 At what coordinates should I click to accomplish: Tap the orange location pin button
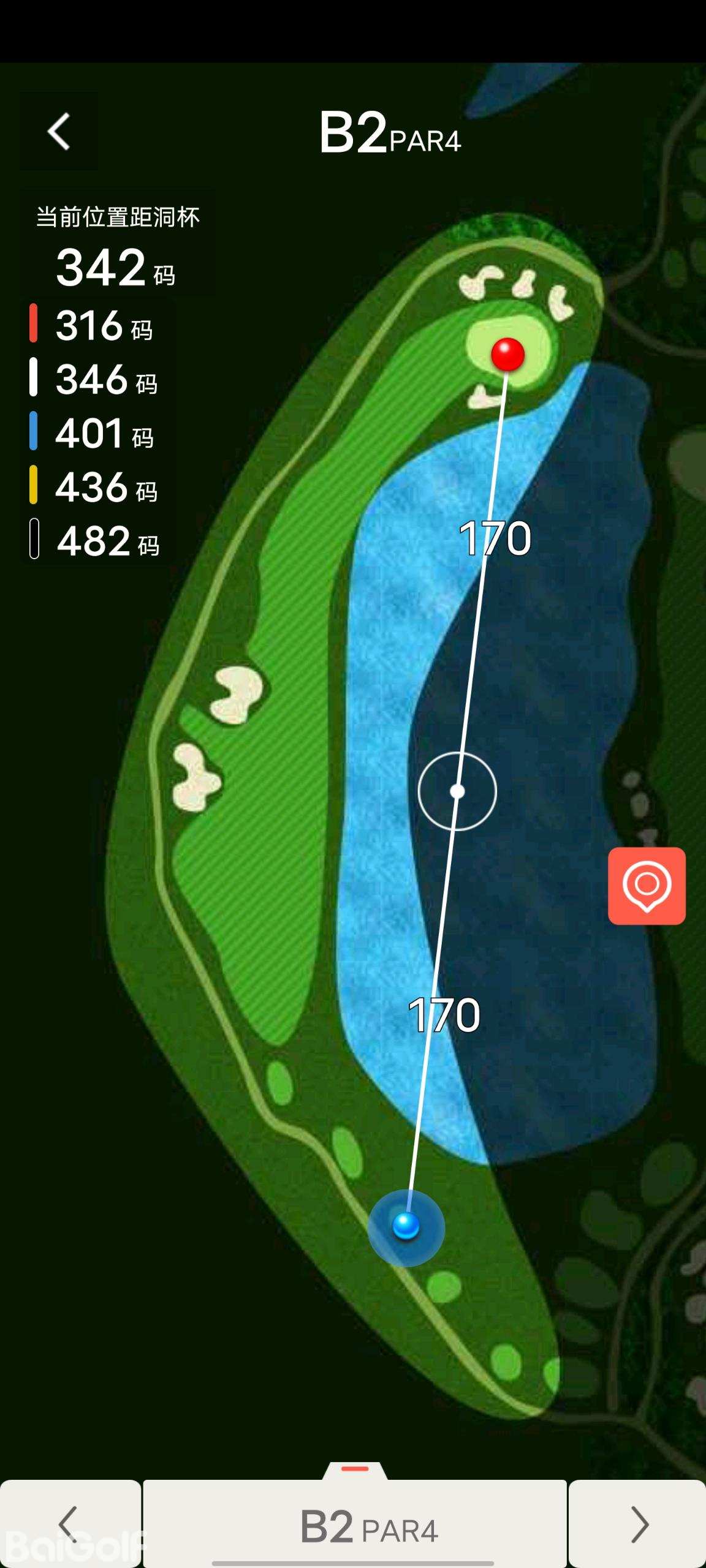pyautogui.click(x=647, y=886)
